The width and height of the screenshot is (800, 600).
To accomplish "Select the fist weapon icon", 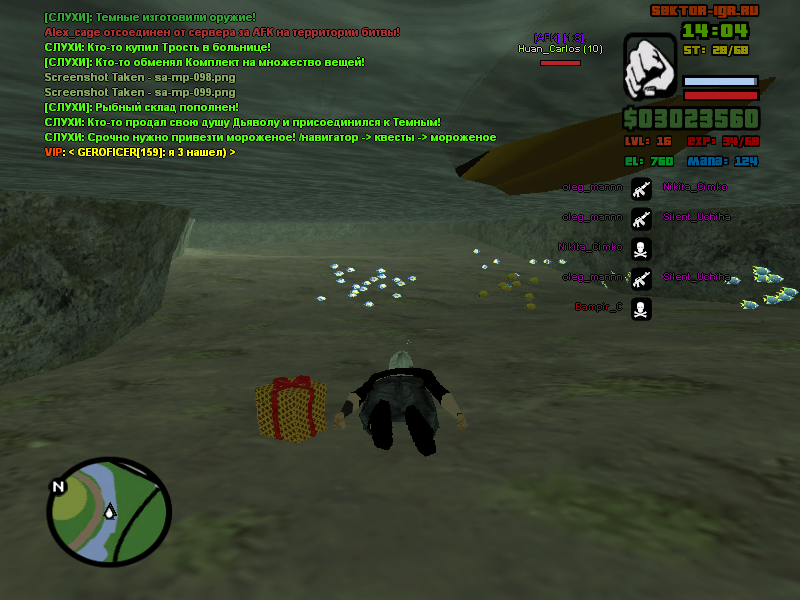I will tap(650, 69).
